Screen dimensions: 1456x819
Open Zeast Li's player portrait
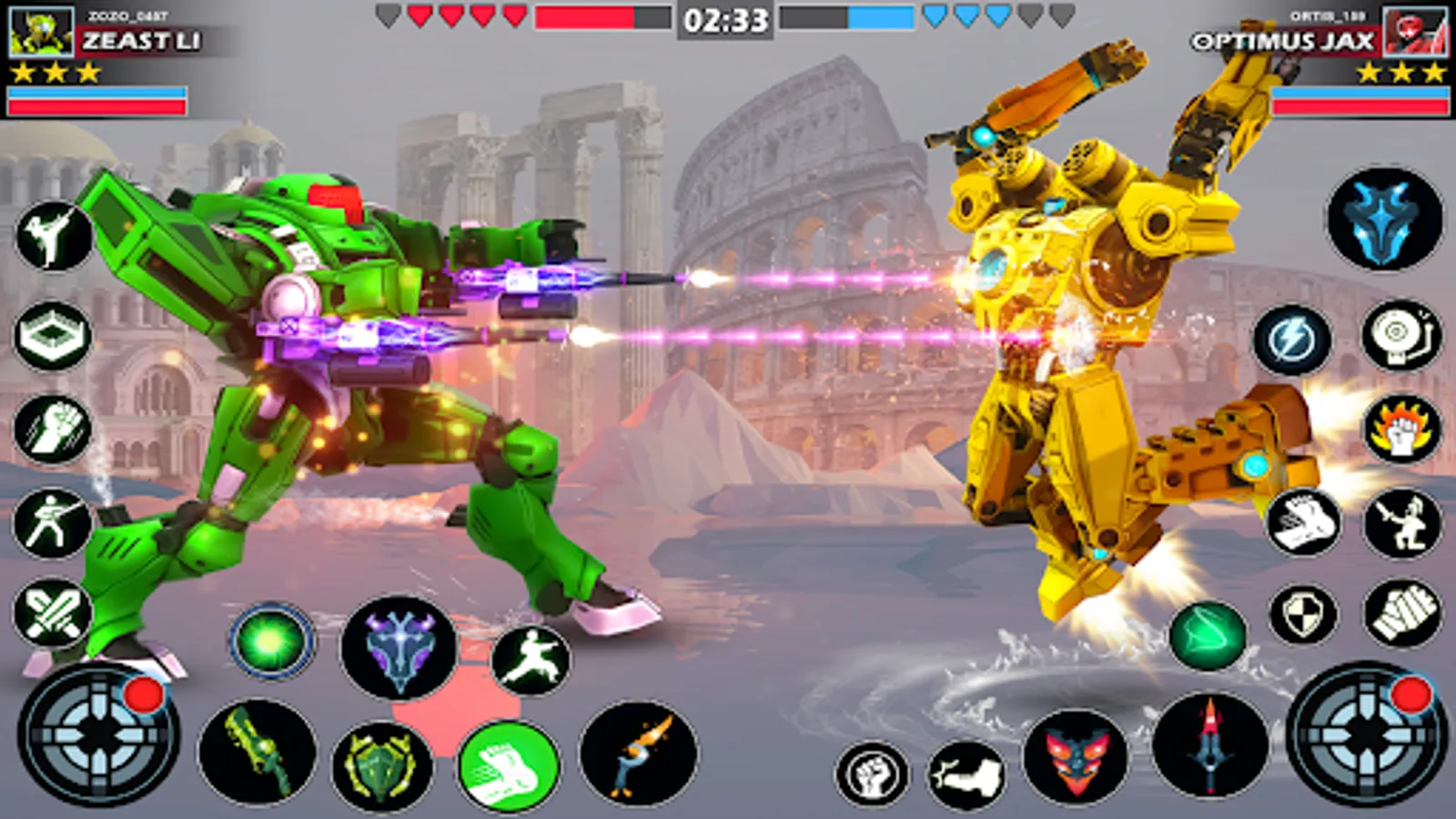coord(41,33)
